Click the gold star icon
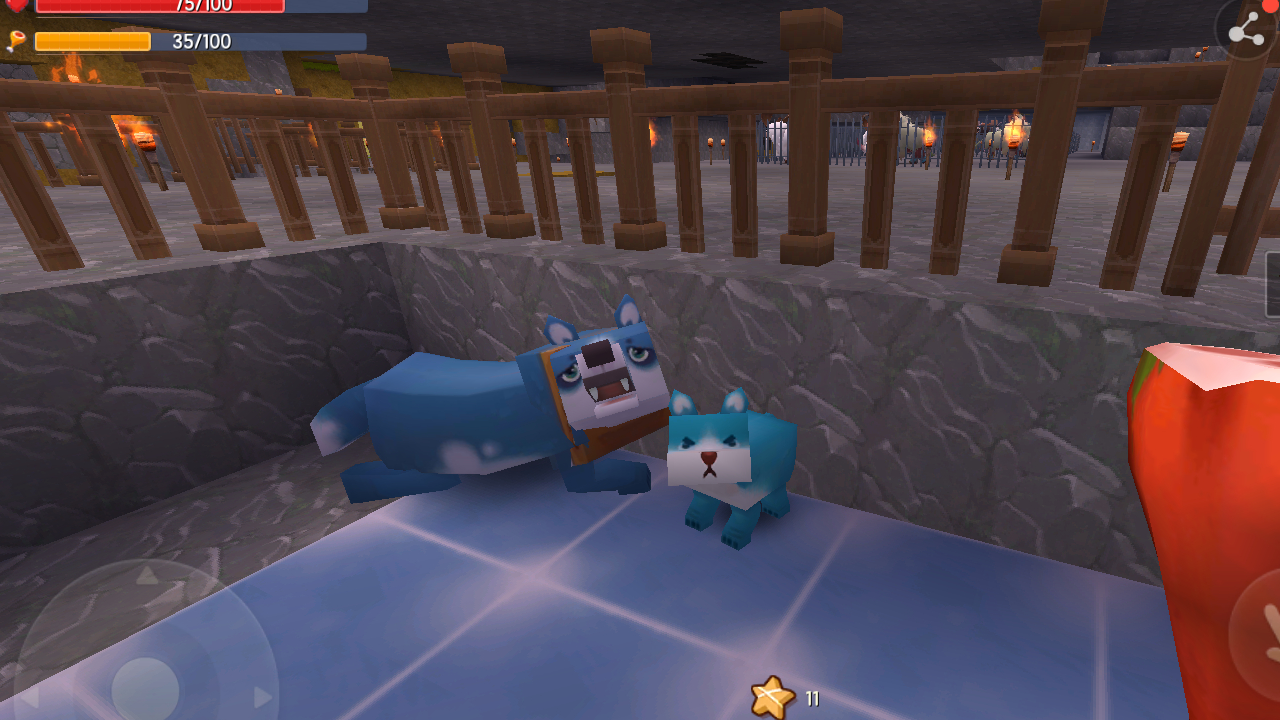Screen dimensions: 1280x720 pos(772,697)
